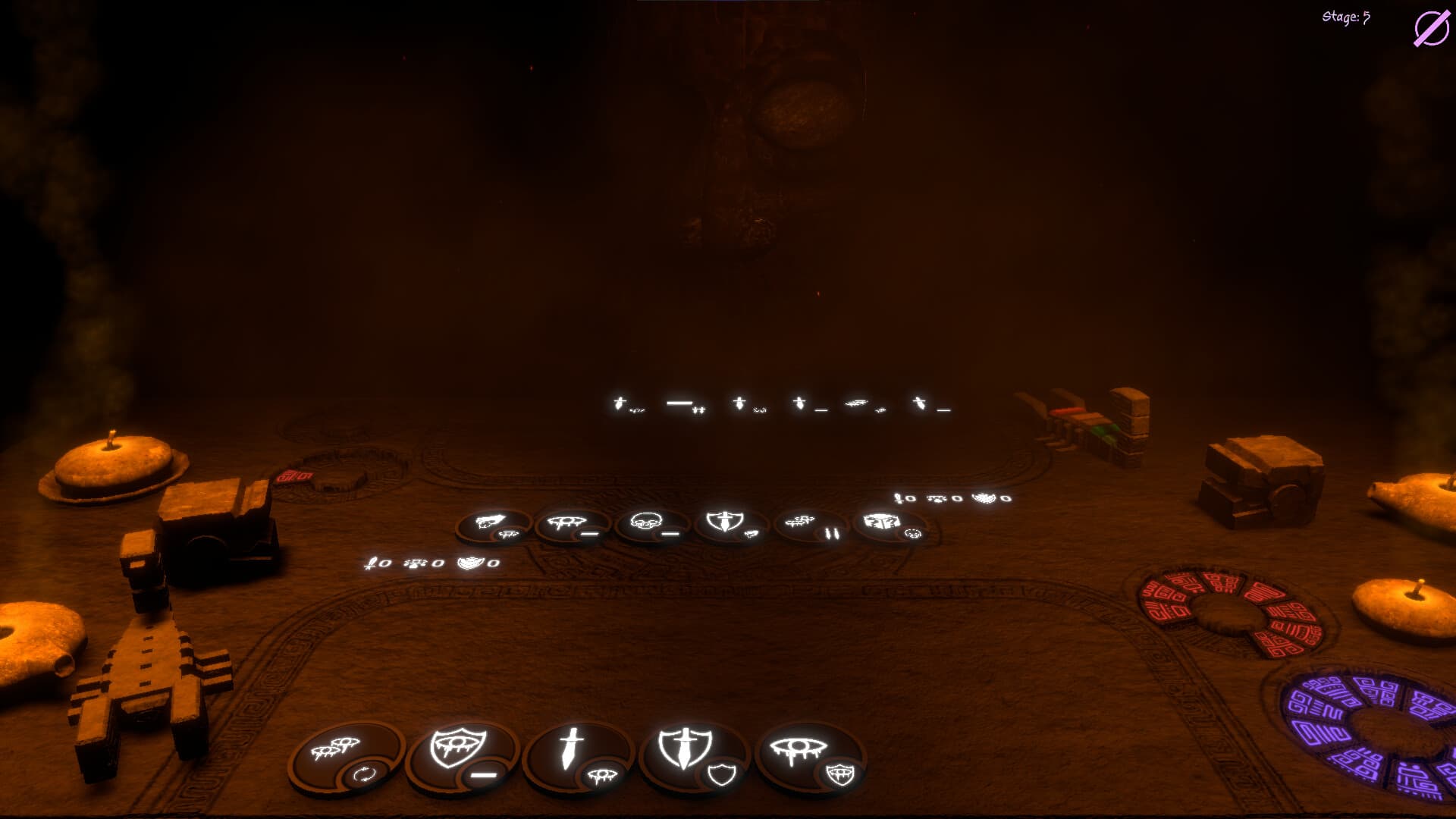Click the reroll arrows on the swarm-eyes die
Screen dimensions: 1456x819
pos(364,774)
